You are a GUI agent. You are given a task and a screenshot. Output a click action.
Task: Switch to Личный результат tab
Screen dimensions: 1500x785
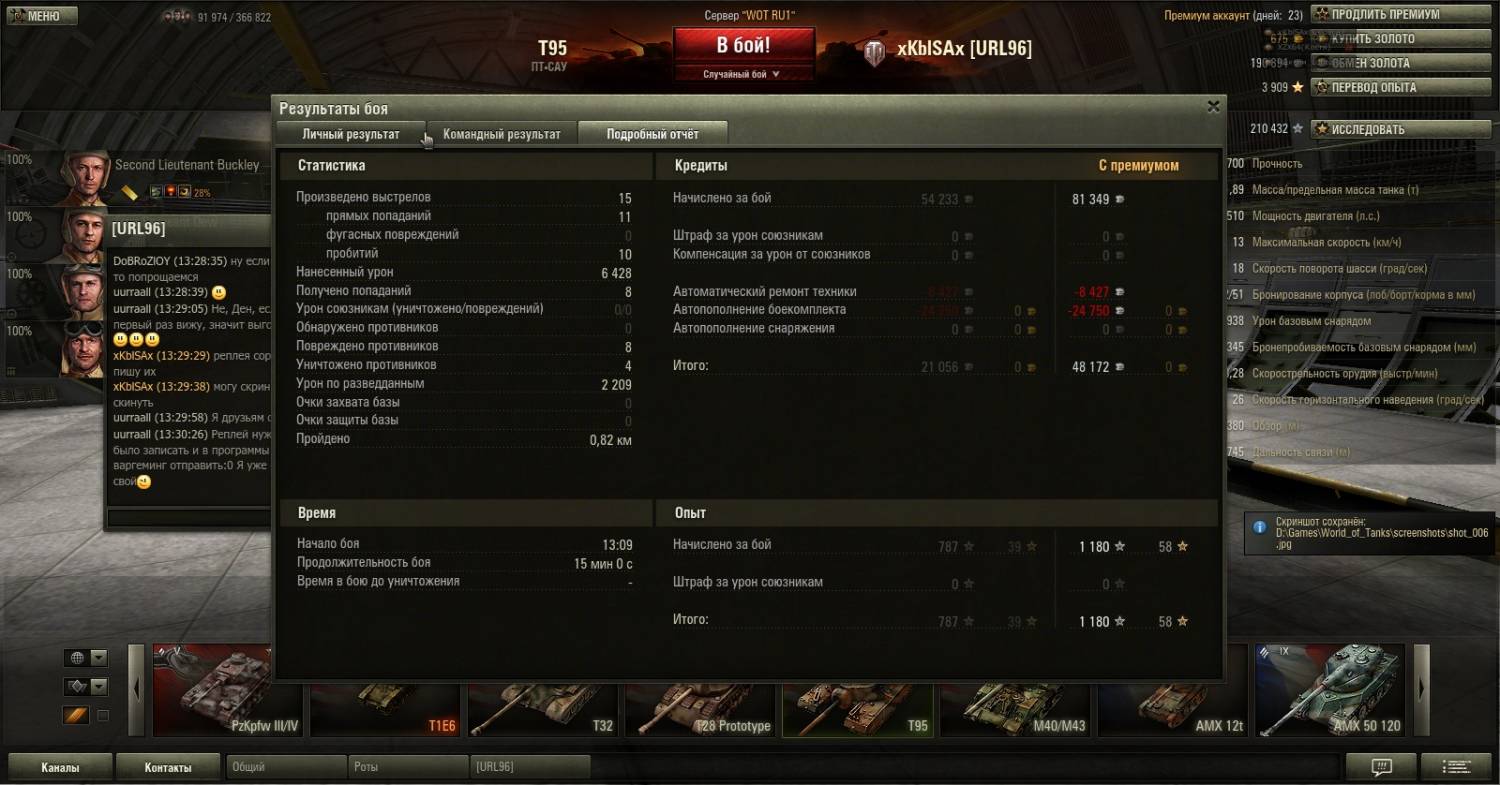click(351, 134)
